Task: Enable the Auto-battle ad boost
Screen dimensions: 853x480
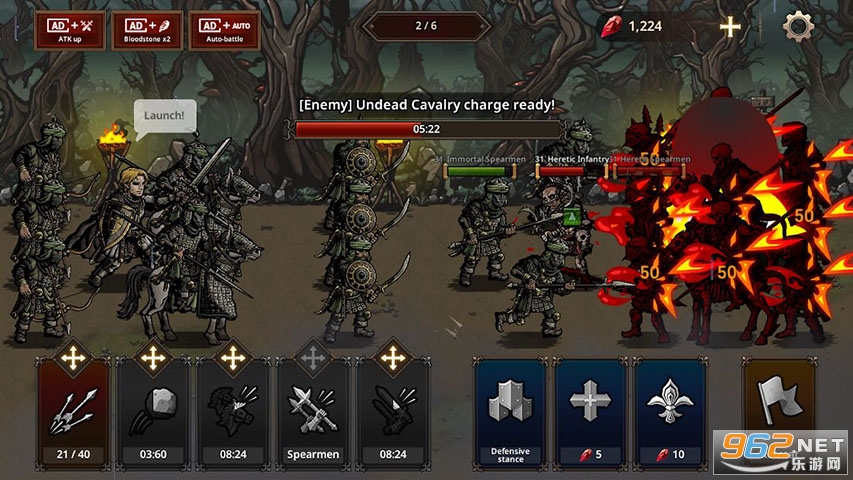Action: [224, 30]
